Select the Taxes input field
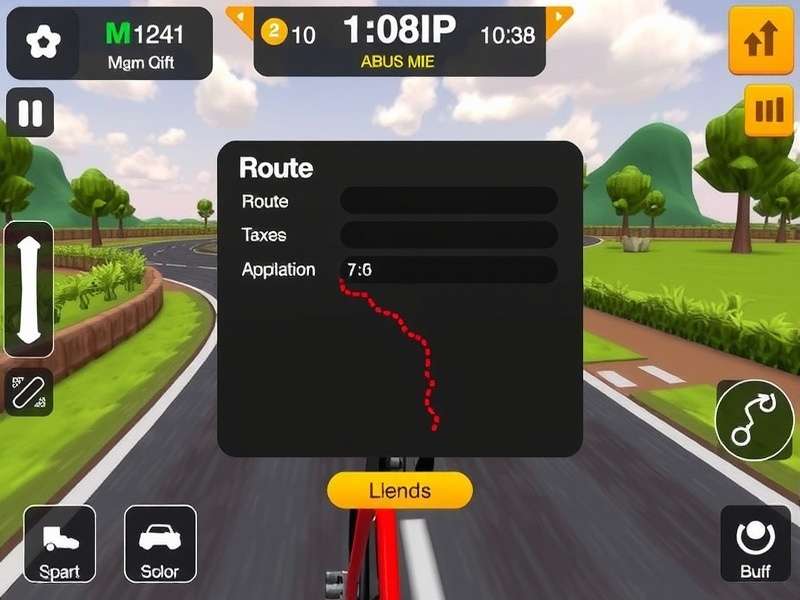Screen dimensions: 800x600 [448, 235]
